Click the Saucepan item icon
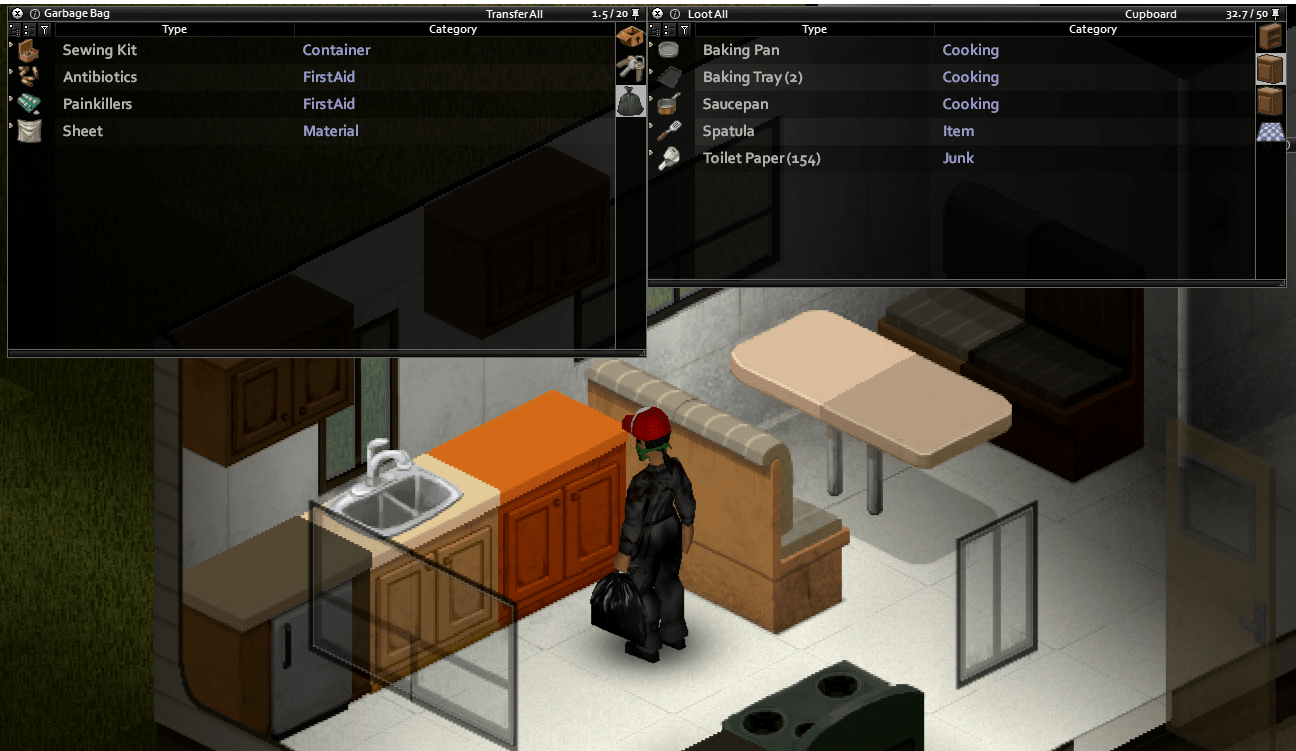1296x751 pixels. click(x=667, y=104)
